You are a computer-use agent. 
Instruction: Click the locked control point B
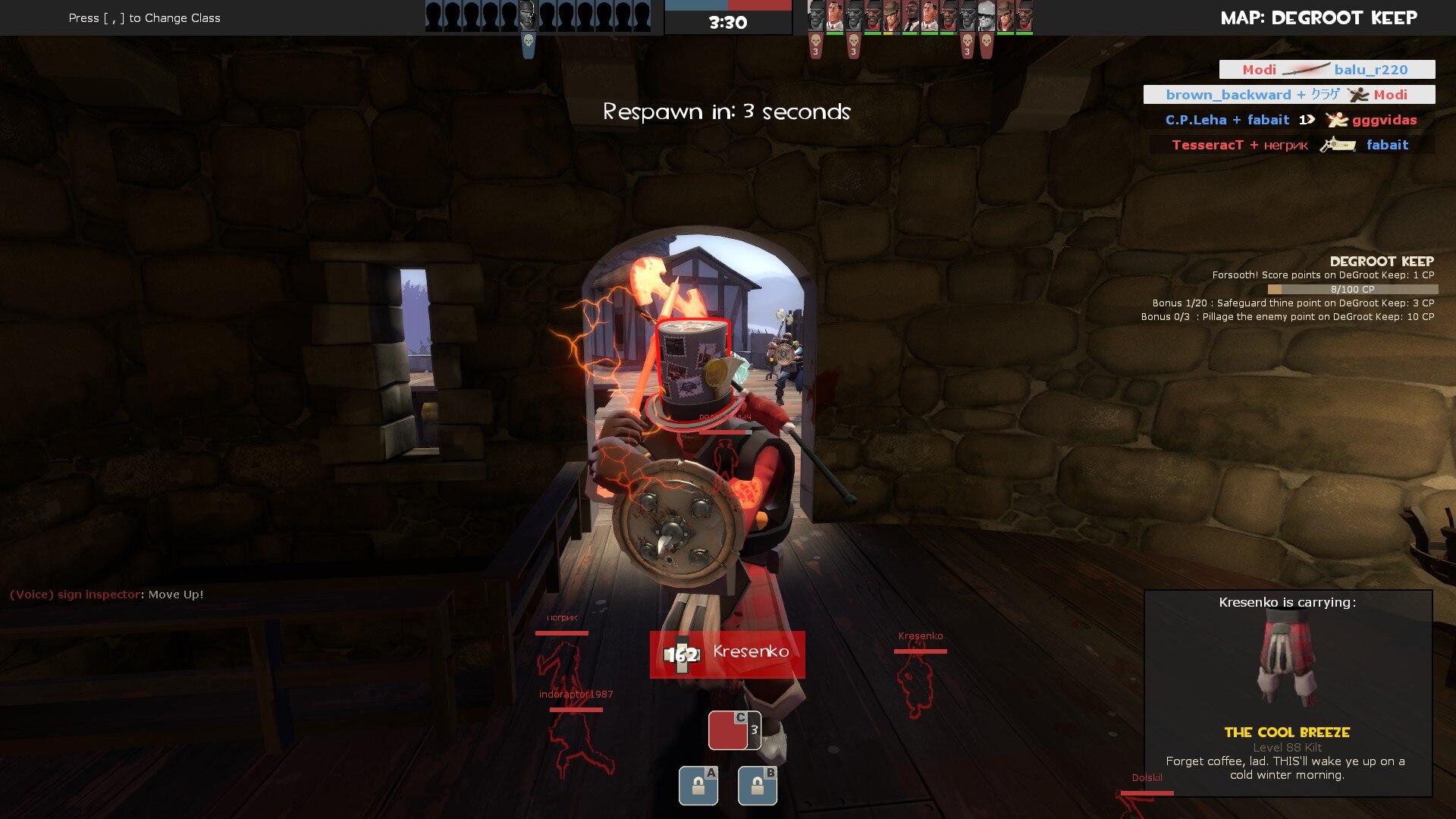point(757,786)
